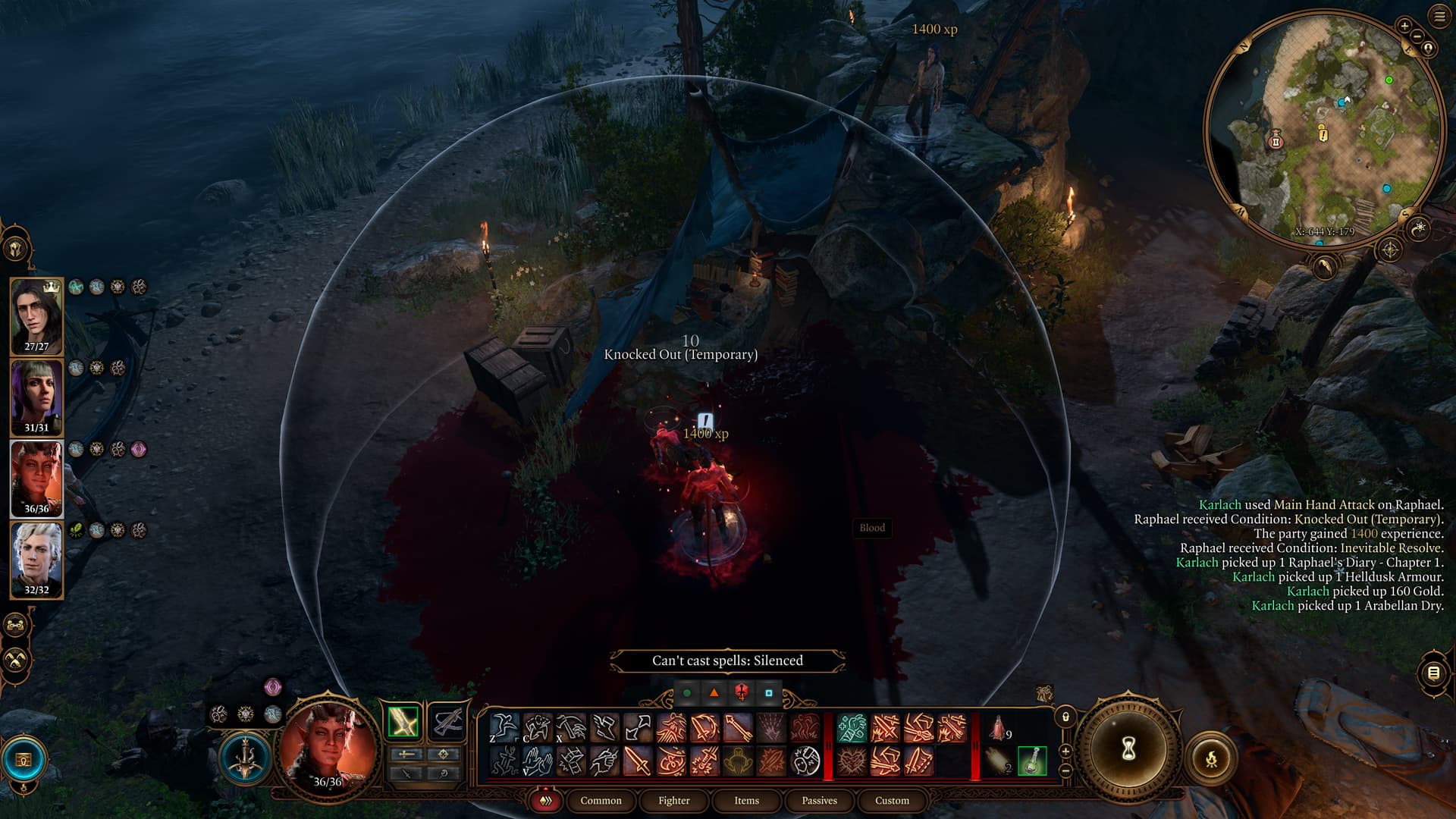The image size is (1456, 819).
Task: Zoom in on the minimap
Action: point(1404,27)
